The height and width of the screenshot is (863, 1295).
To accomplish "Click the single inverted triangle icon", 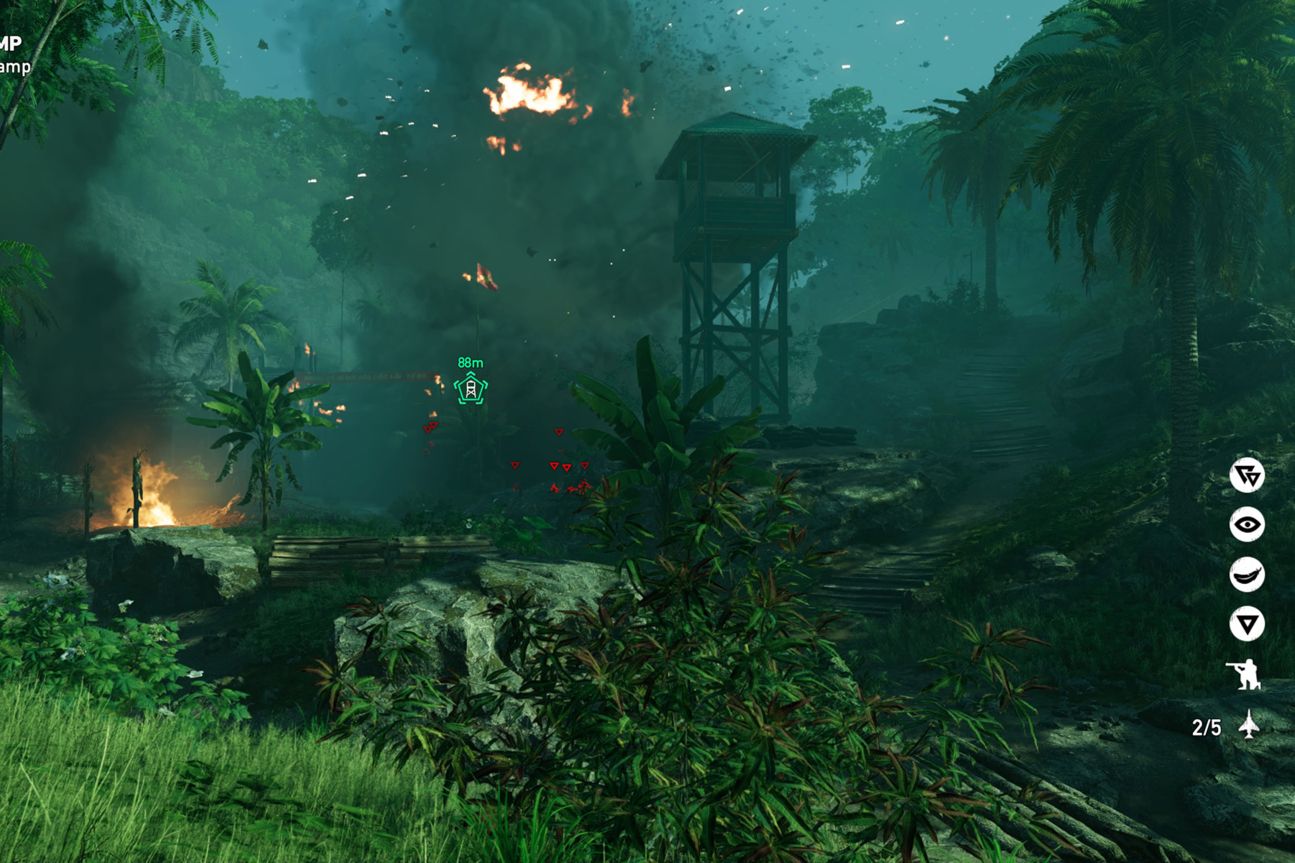I will pos(1247,625).
